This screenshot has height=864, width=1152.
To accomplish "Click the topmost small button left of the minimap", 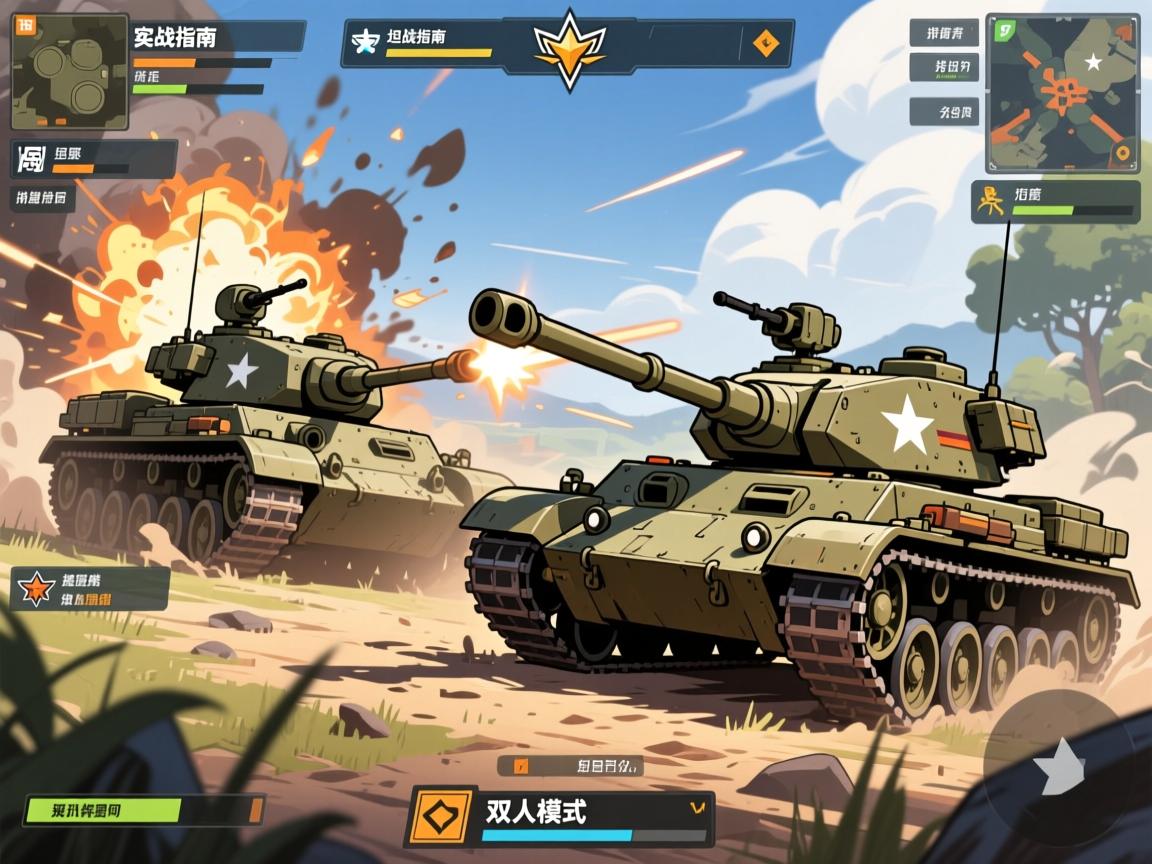I will coord(943,33).
